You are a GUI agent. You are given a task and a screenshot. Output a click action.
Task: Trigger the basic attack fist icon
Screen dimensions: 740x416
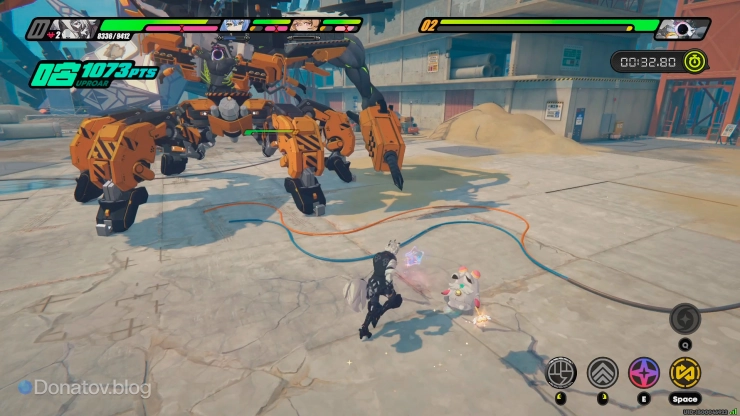coord(561,373)
